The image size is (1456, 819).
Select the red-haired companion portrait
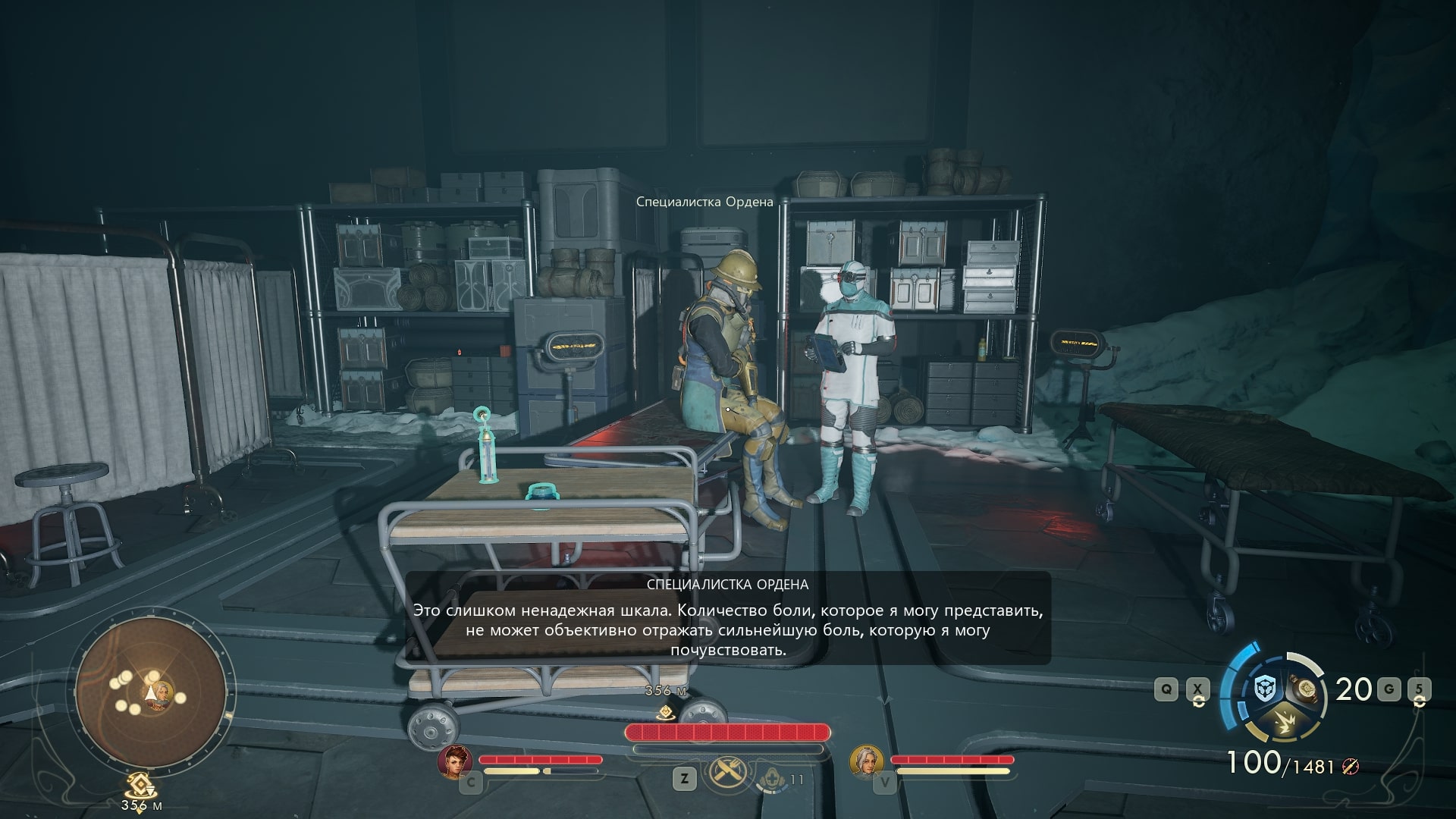click(x=455, y=761)
